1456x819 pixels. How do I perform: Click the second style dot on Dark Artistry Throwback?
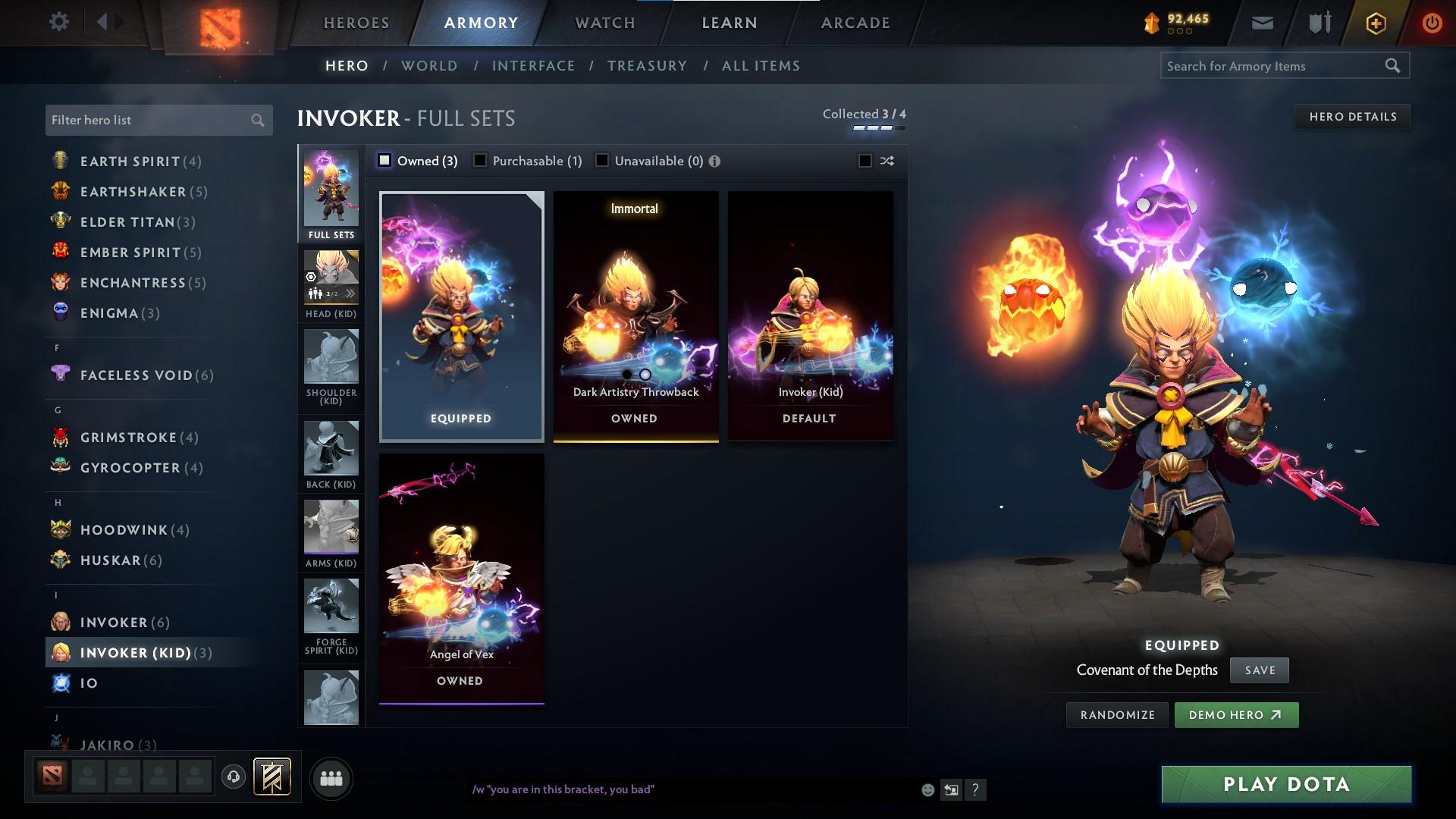pos(645,374)
